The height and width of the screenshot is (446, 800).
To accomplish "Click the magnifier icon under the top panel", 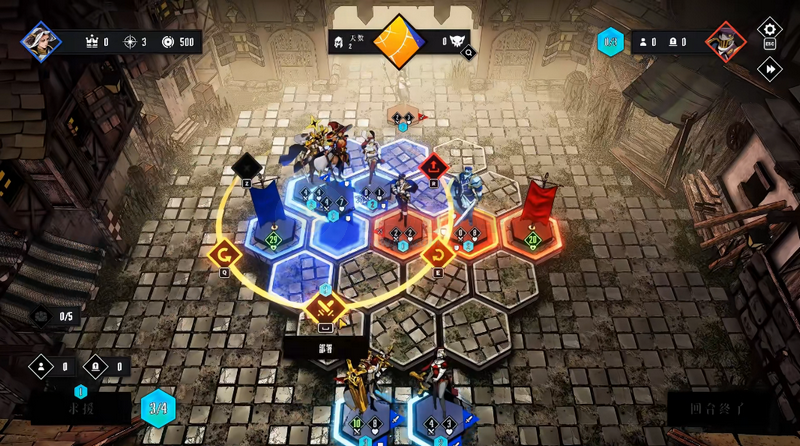I will pos(468,55).
